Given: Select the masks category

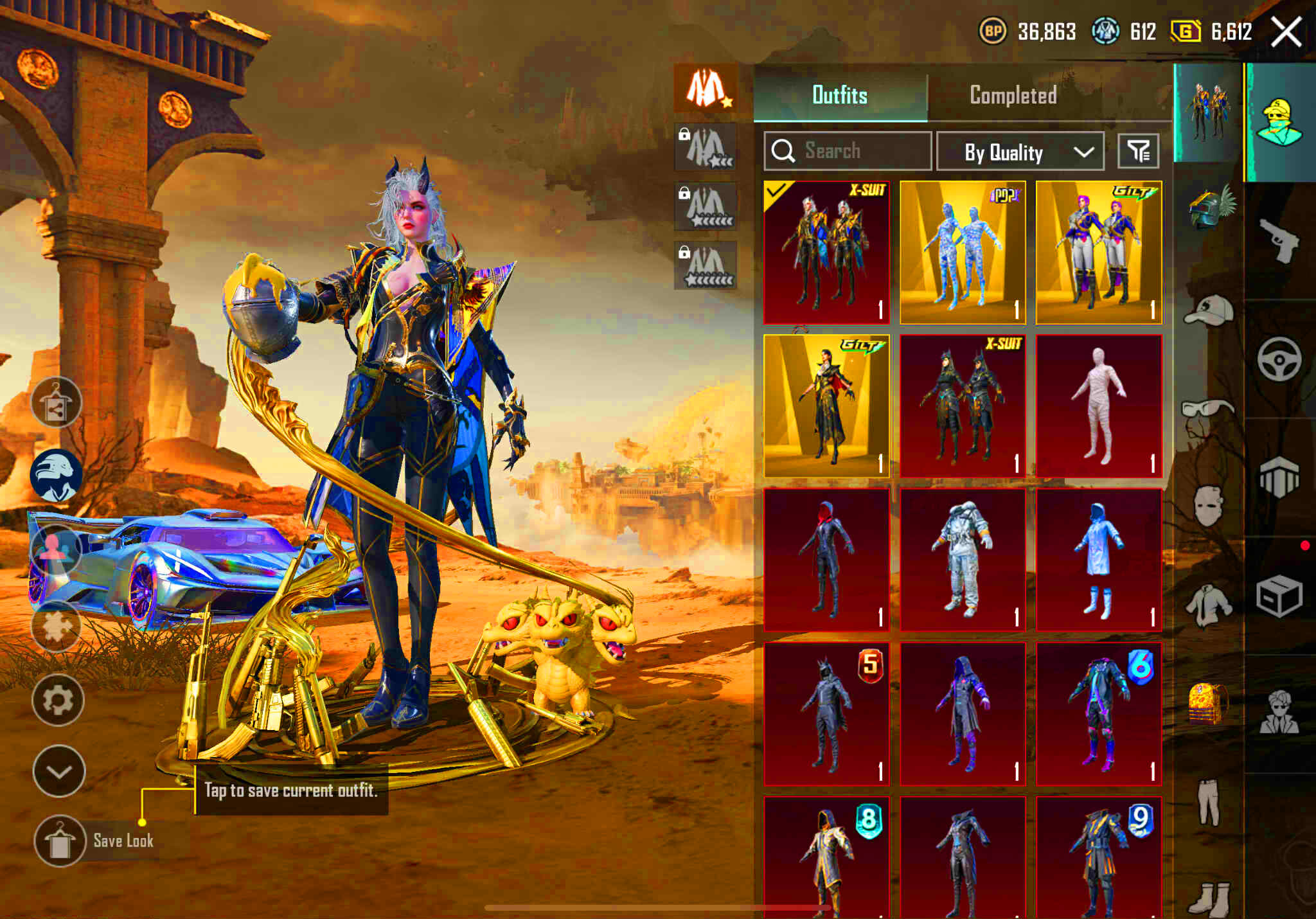Looking at the screenshot, I should (x=1207, y=506).
